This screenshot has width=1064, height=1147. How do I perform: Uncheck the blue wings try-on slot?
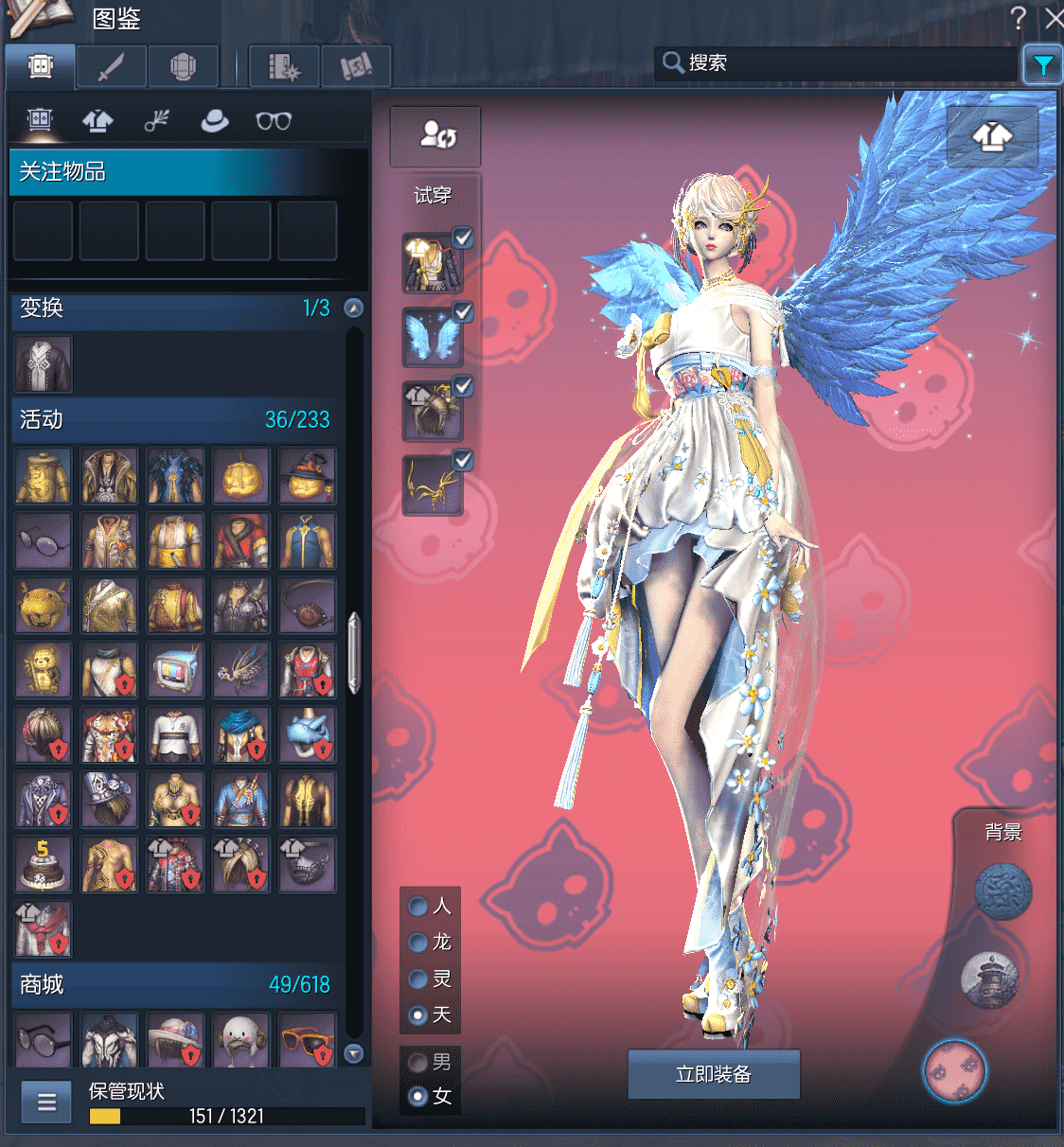tap(462, 311)
